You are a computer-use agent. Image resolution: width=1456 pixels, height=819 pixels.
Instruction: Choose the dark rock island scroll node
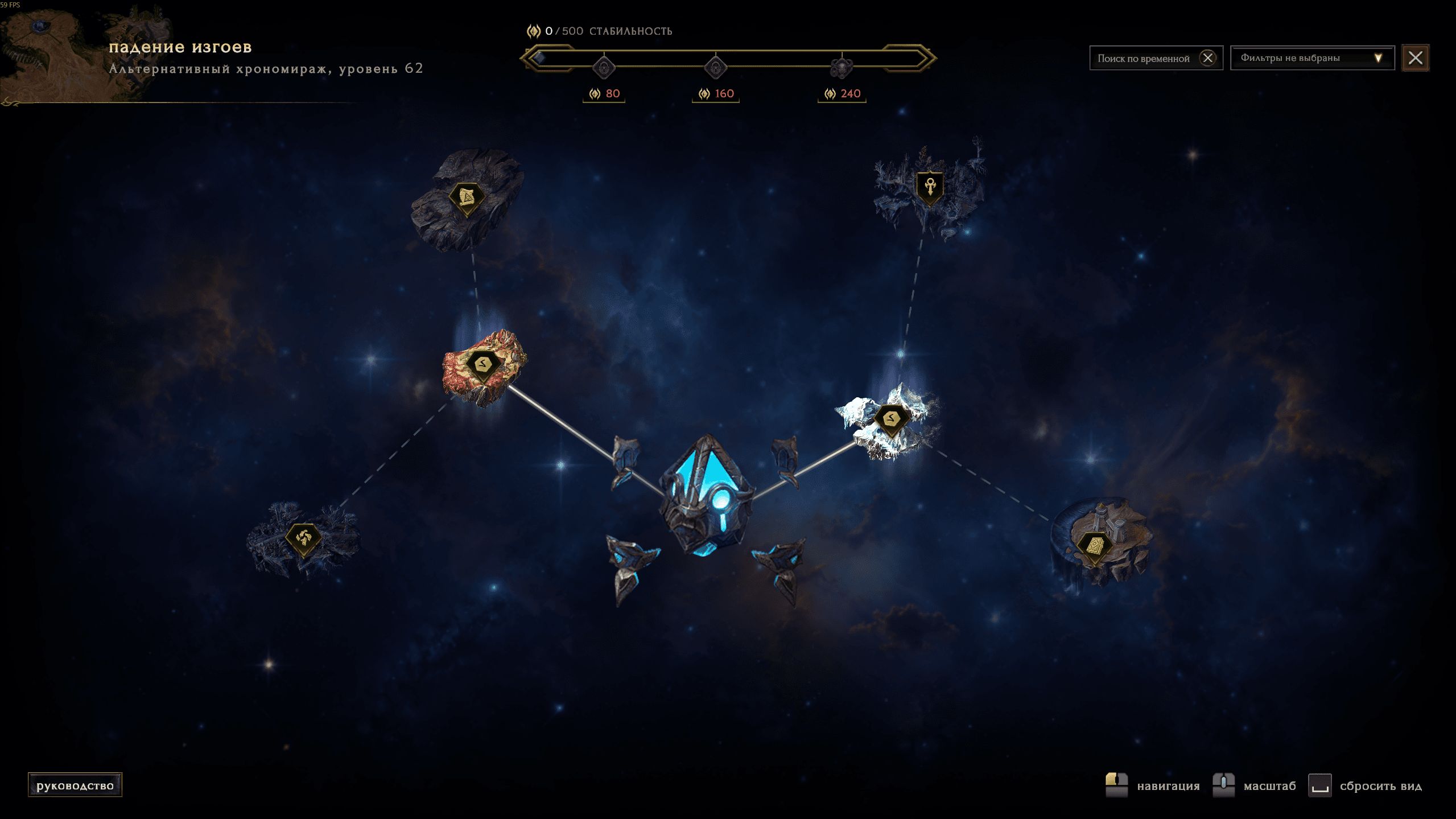click(467, 198)
